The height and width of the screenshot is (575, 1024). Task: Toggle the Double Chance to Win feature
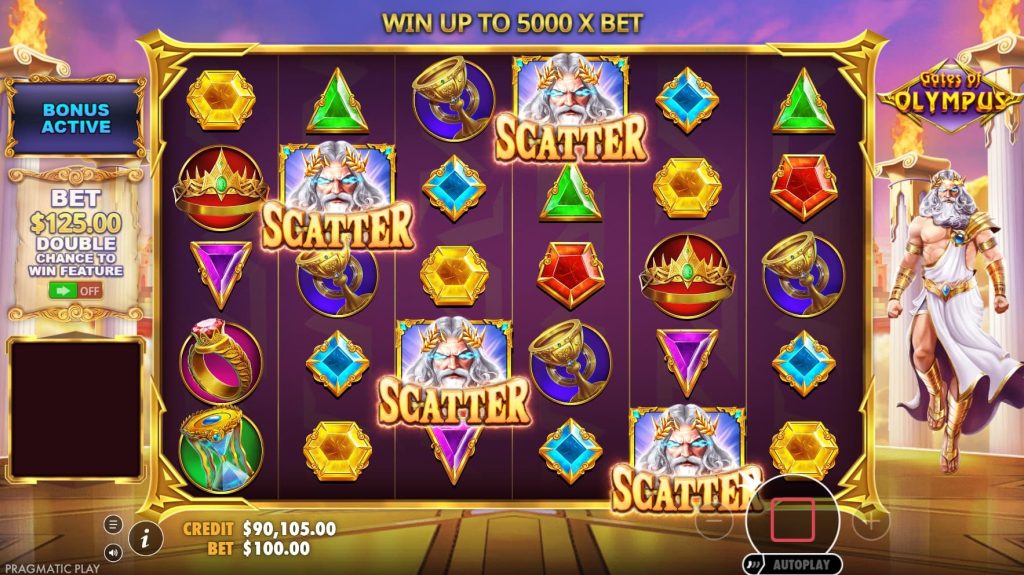[x=76, y=291]
